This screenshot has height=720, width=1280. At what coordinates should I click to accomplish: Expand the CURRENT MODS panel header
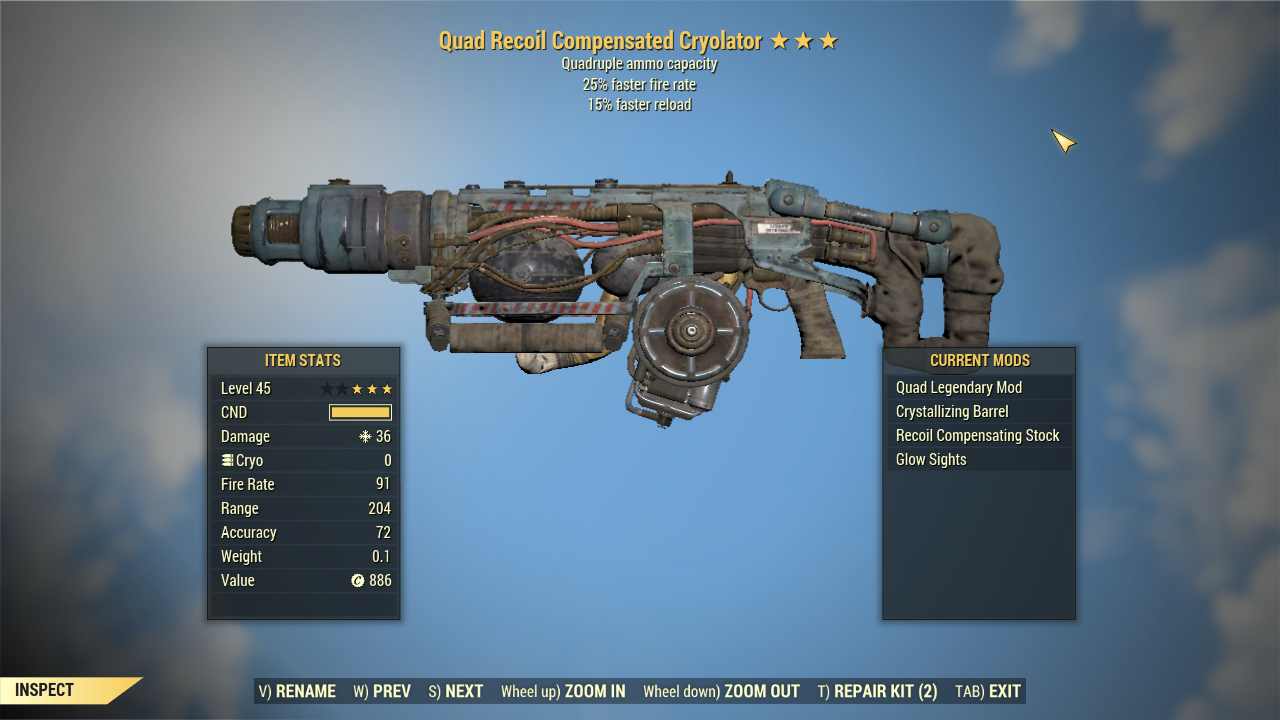click(x=979, y=360)
